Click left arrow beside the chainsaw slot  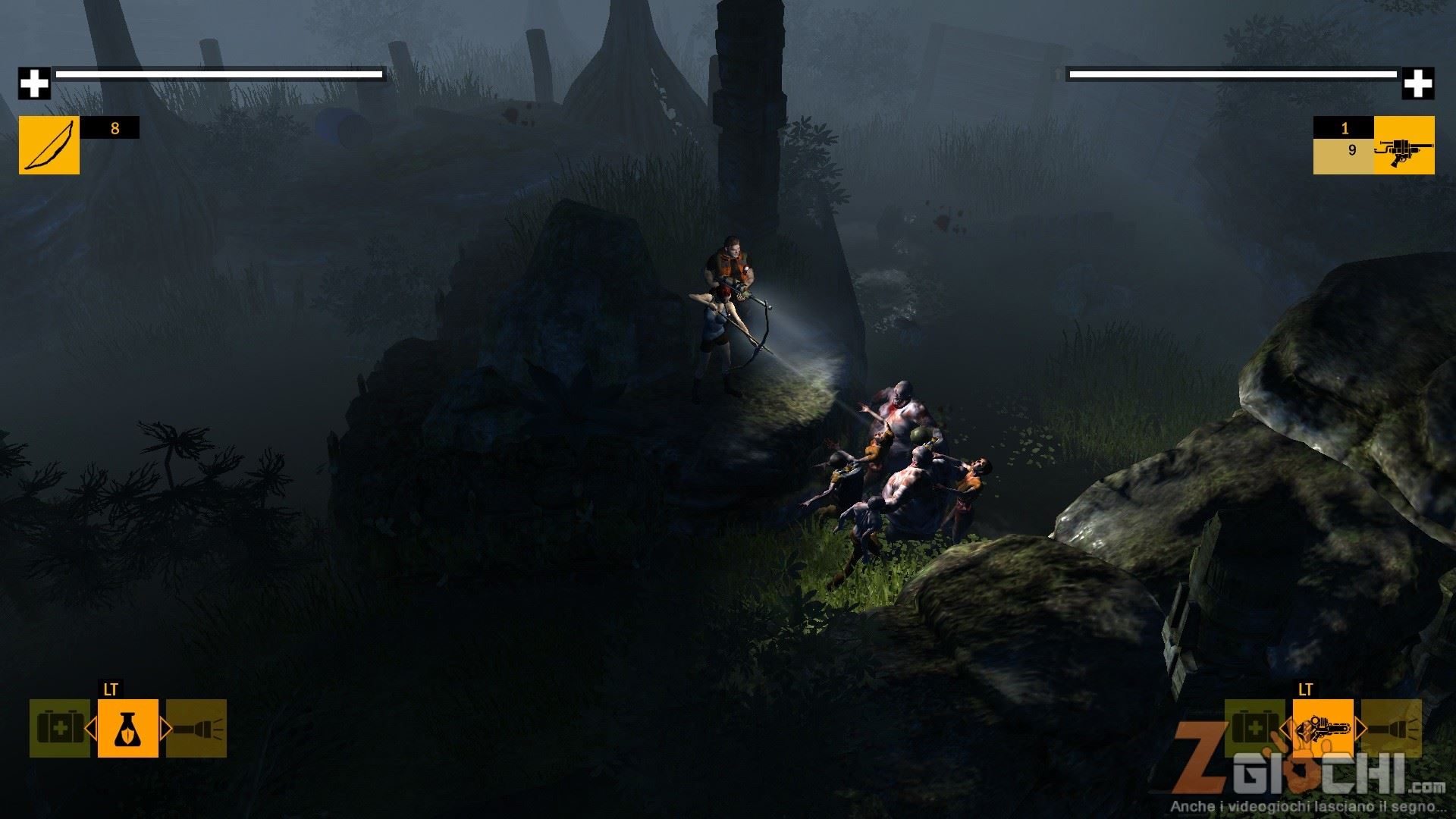tap(1285, 729)
